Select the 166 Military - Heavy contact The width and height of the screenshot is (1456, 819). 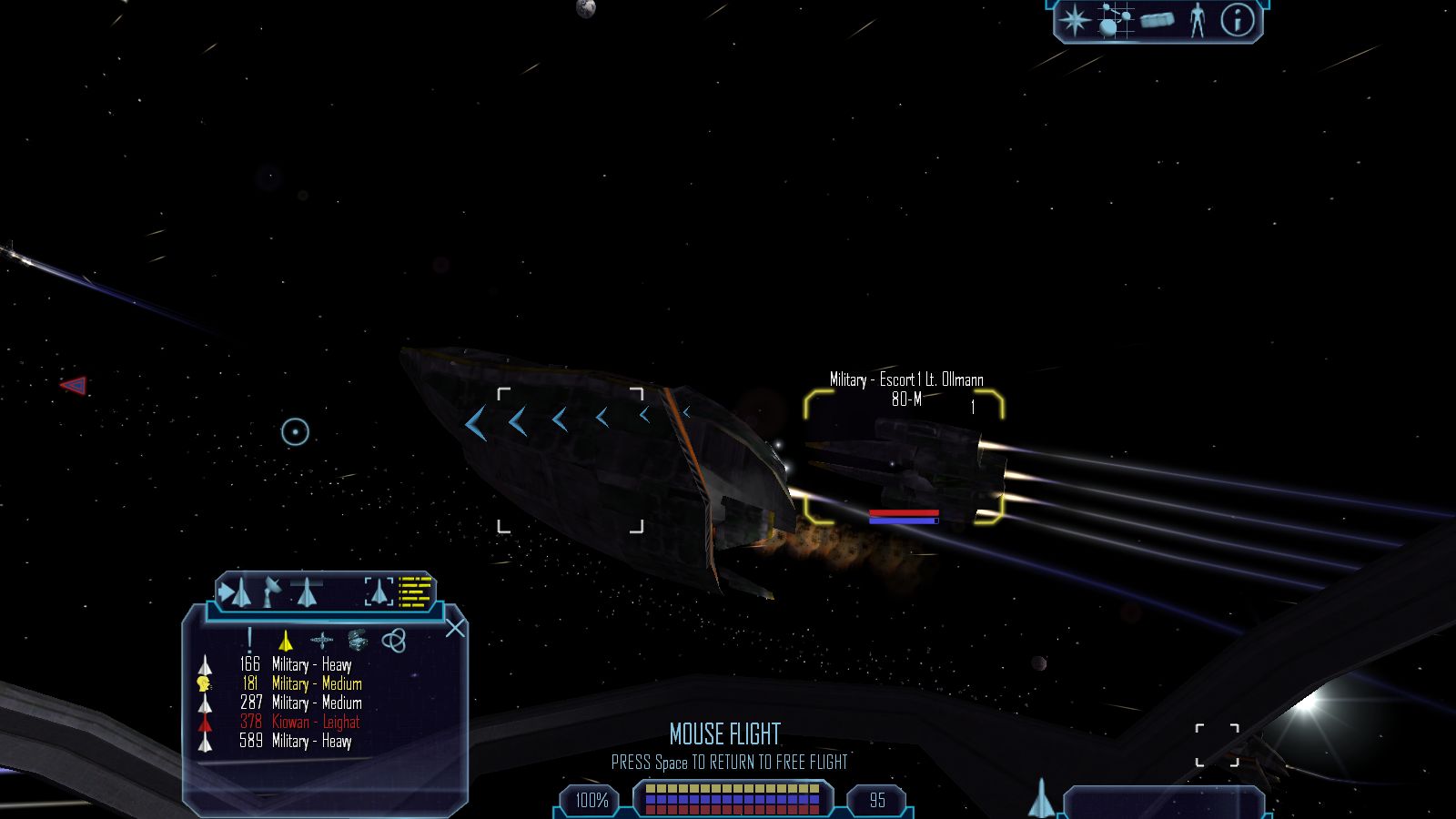[x=311, y=665]
